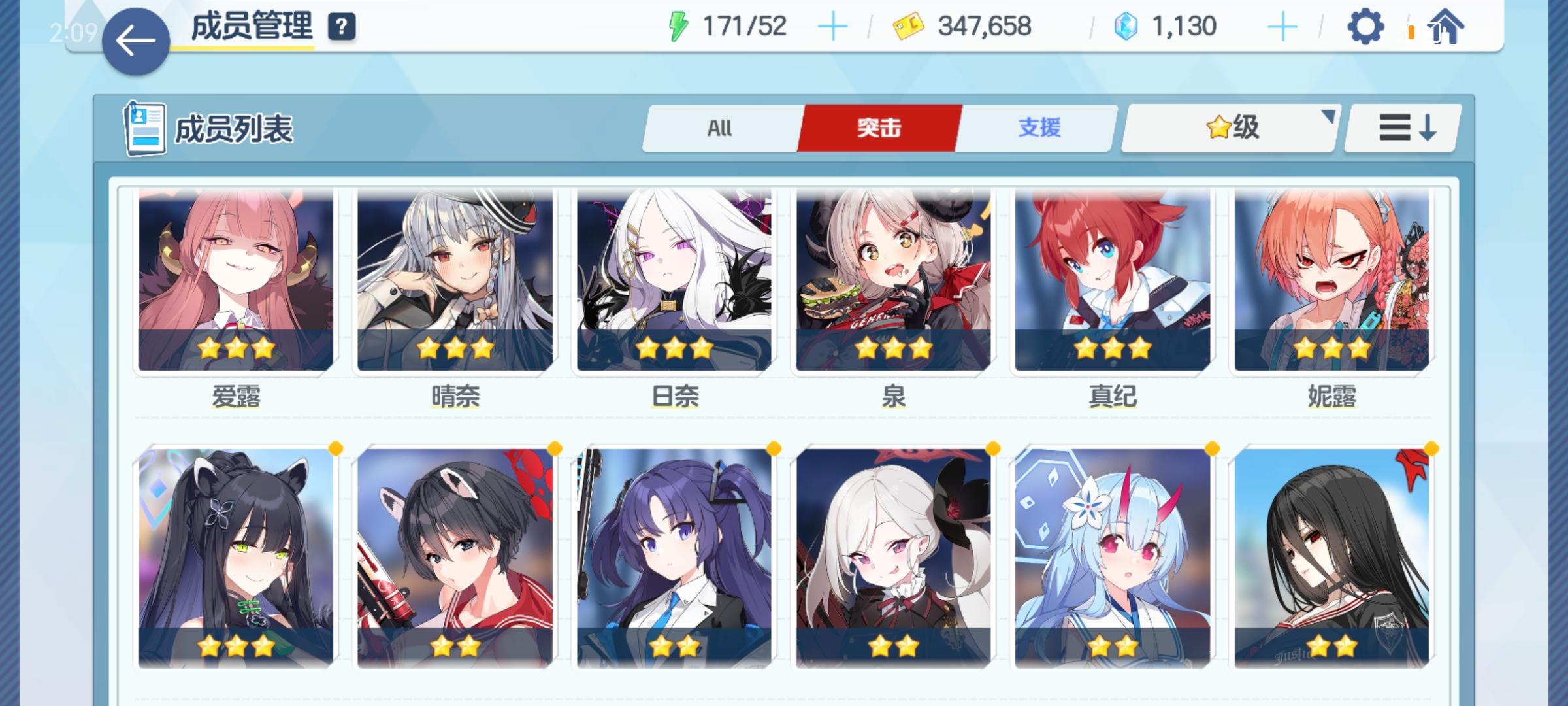The width and height of the screenshot is (1568, 706).
Task: Expand the star rank filter dropdown
Action: click(x=1228, y=128)
